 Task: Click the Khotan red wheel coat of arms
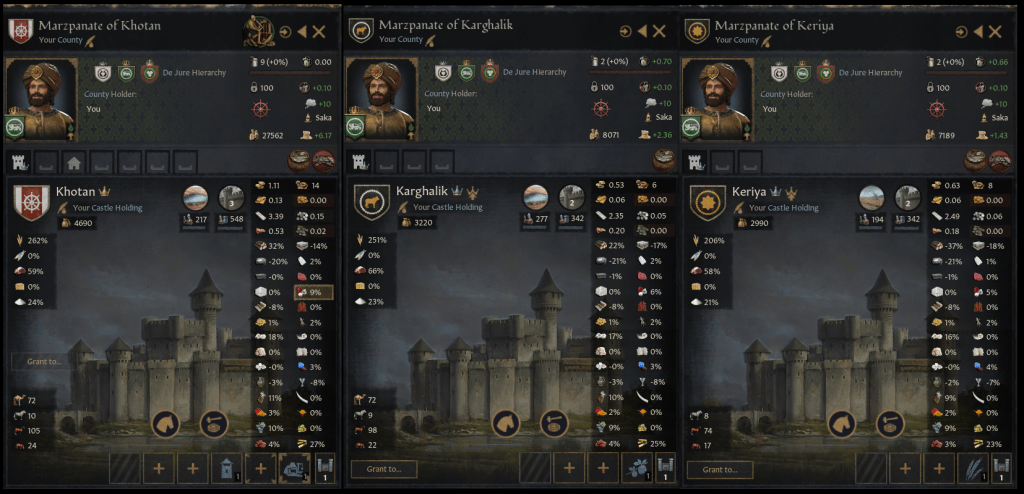coord(30,203)
